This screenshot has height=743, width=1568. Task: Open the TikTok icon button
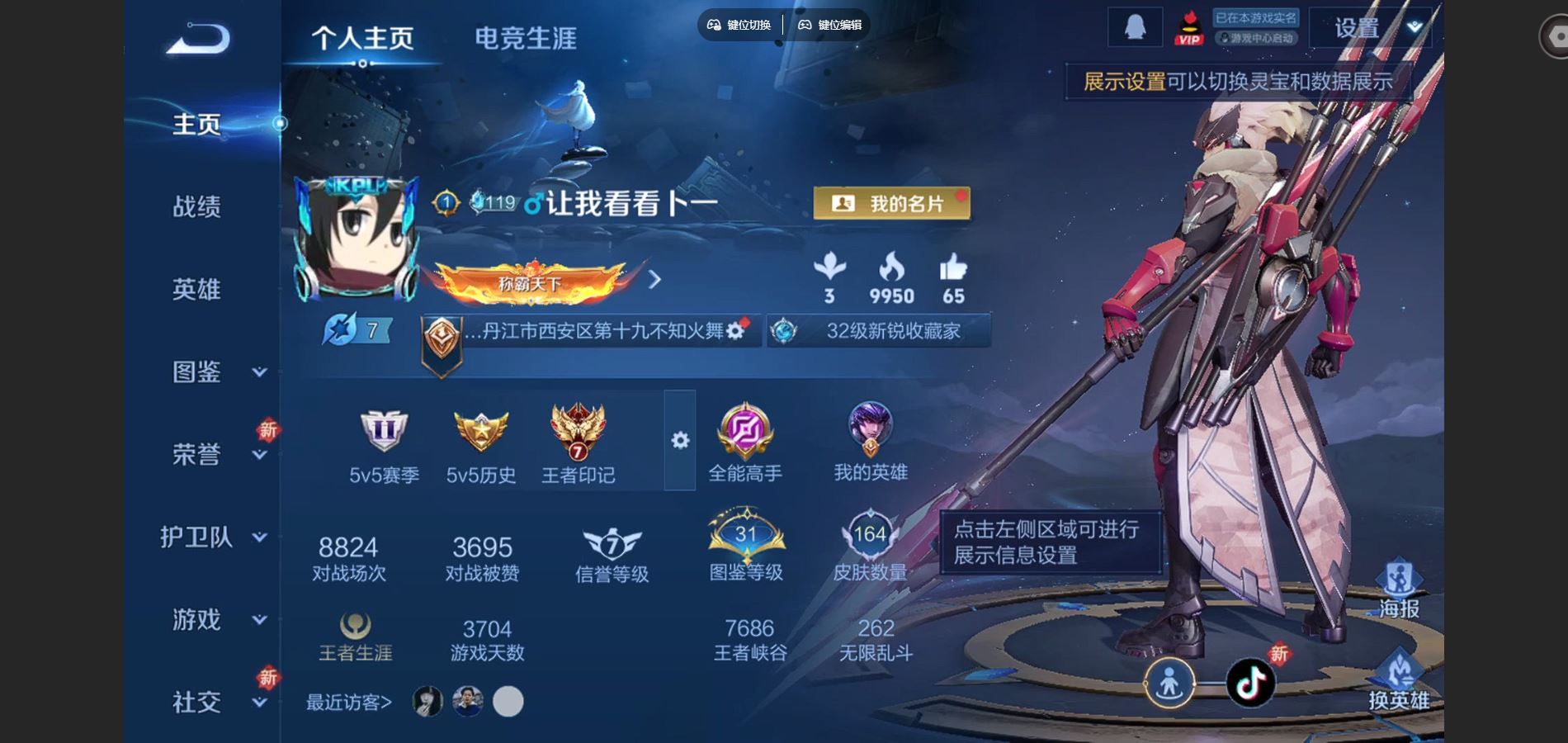pyautogui.click(x=1250, y=683)
